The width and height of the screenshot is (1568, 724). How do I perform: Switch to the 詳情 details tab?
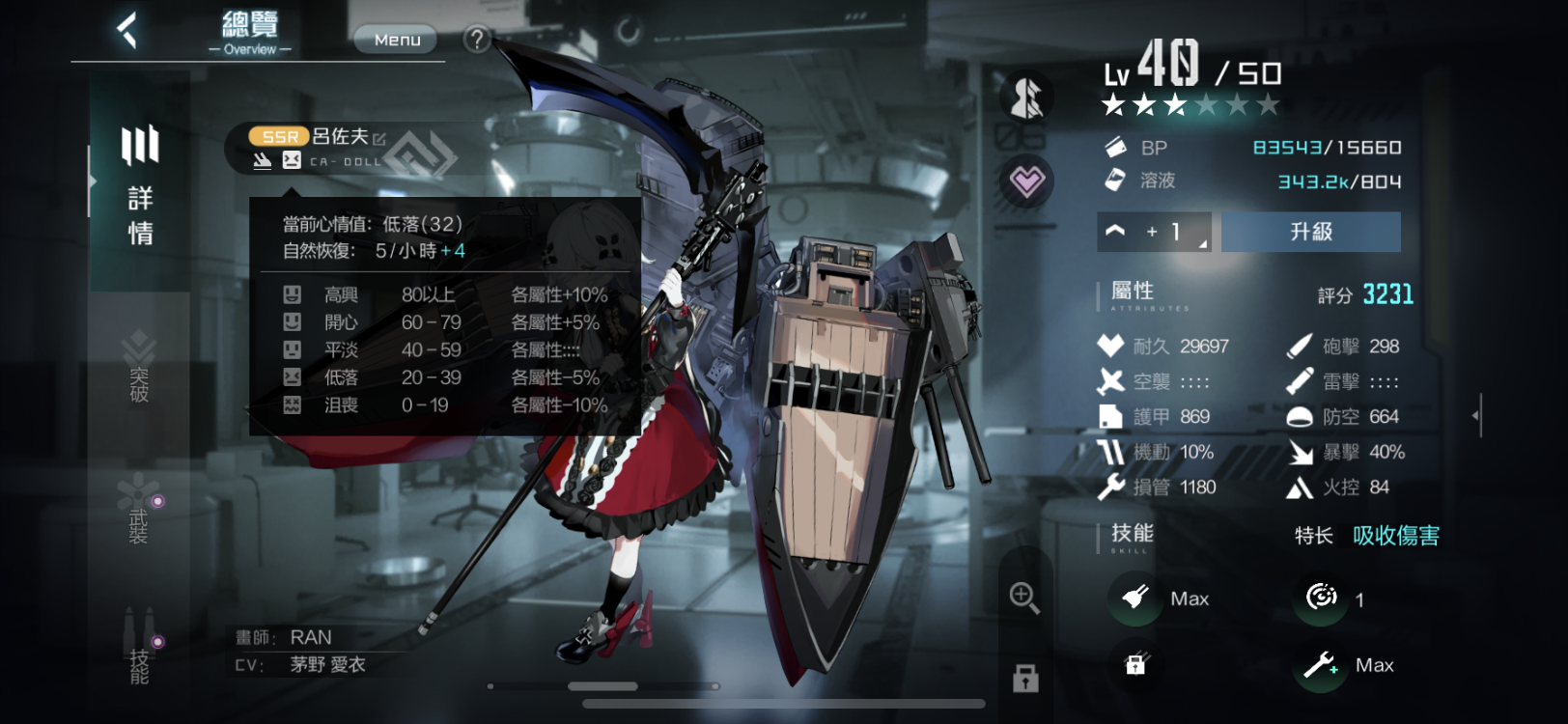tap(140, 185)
